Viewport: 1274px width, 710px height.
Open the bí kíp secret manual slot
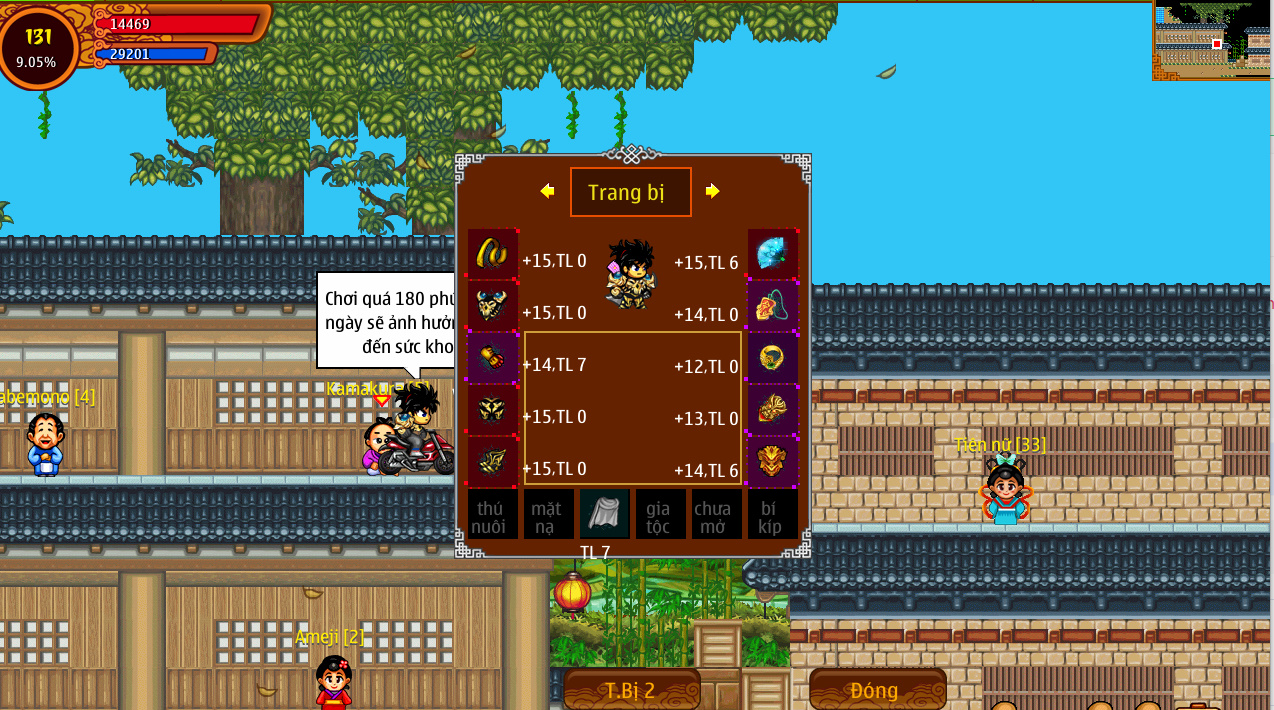click(x=772, y=514)
